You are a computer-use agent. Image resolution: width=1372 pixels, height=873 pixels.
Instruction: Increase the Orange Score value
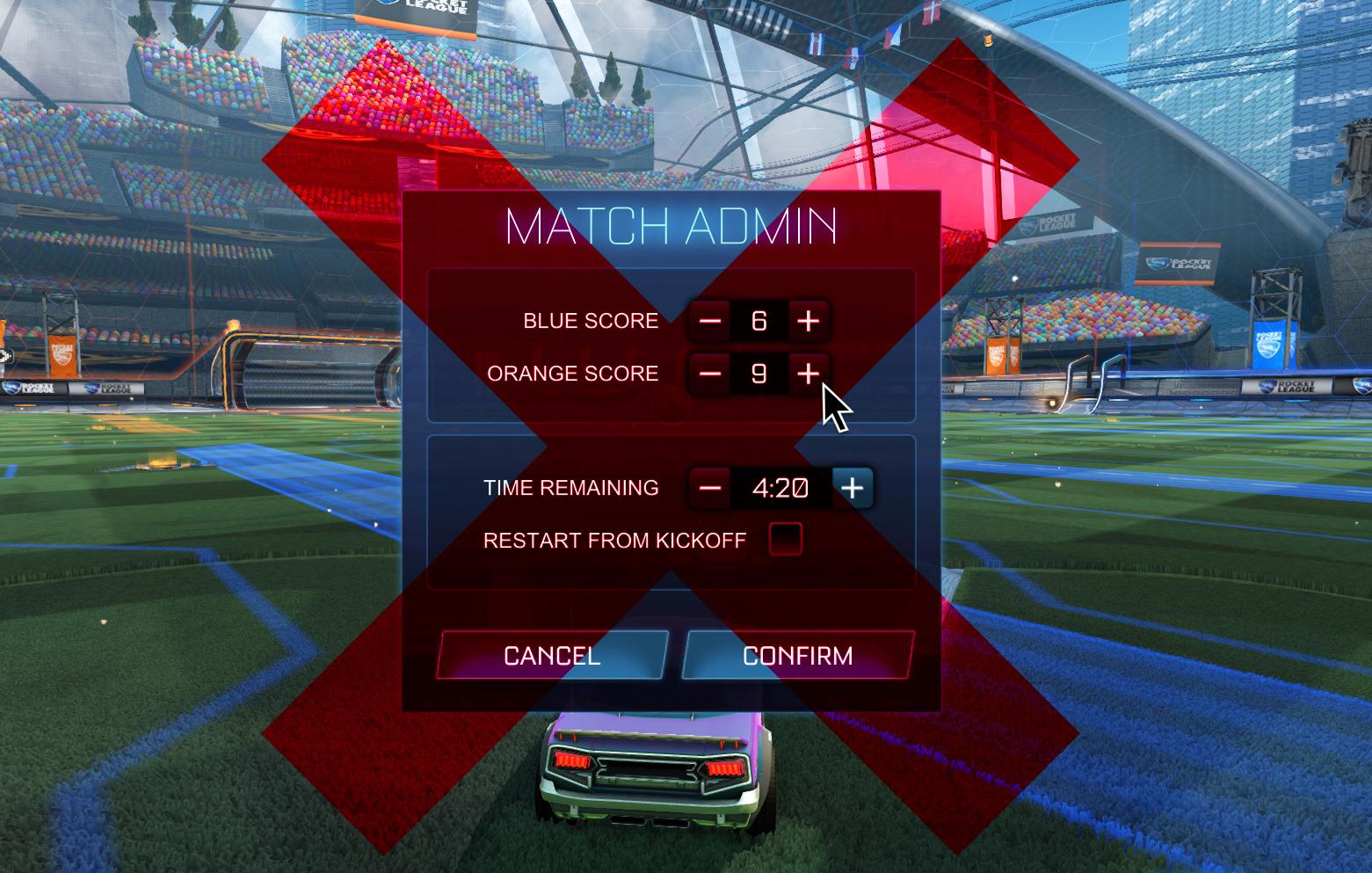tap(808, 374)
